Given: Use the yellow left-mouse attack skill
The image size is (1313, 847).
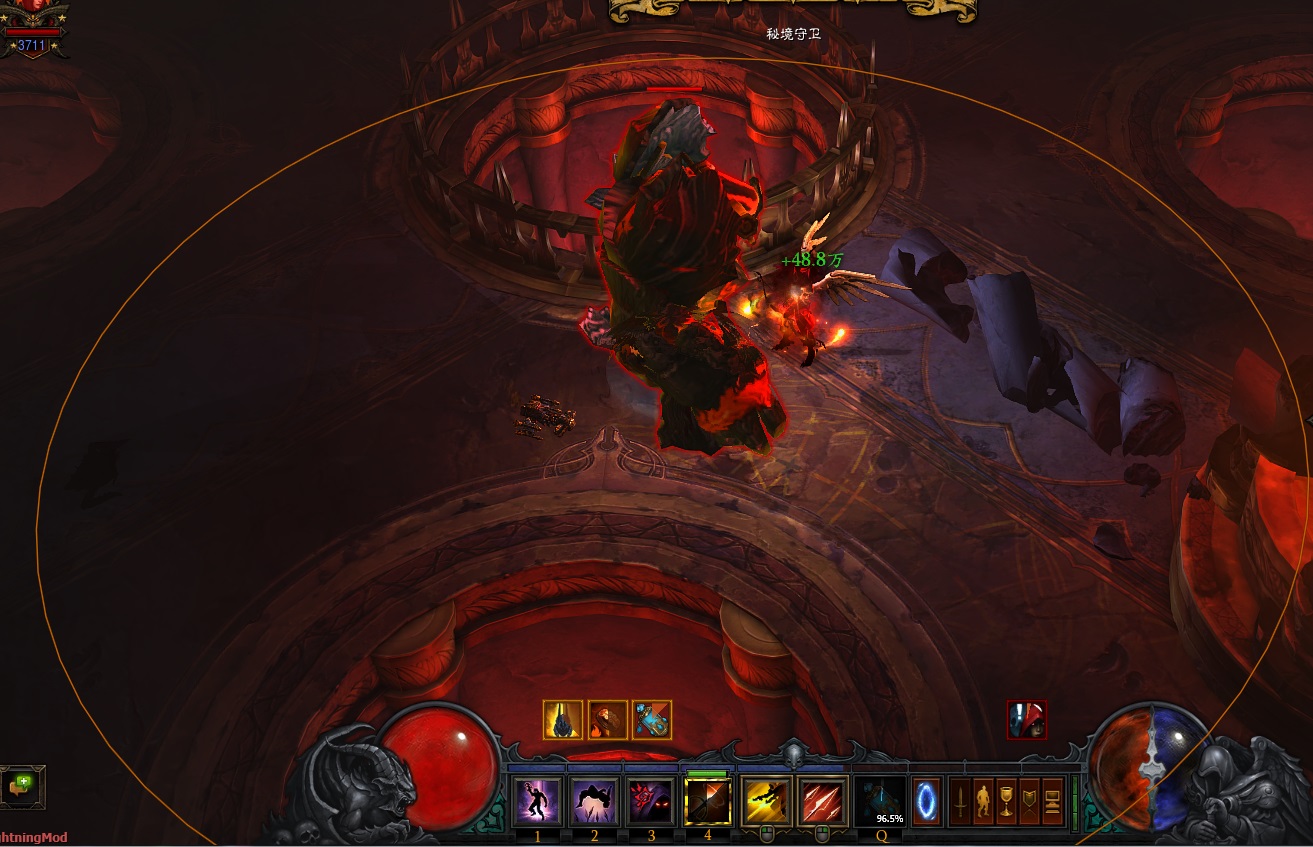Looking at the screenshot, I should pos(768,801).
